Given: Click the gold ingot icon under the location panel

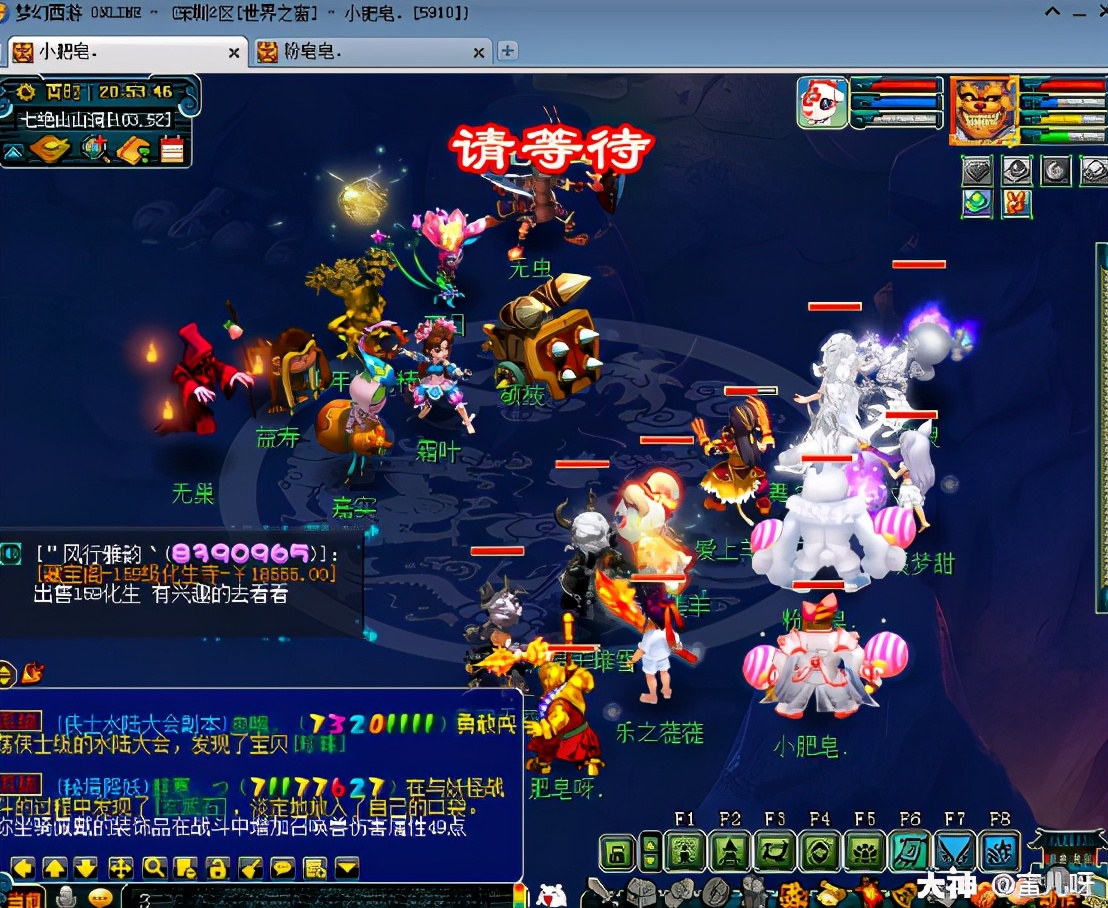Looking at the screenshot, I should coord(50,150).
